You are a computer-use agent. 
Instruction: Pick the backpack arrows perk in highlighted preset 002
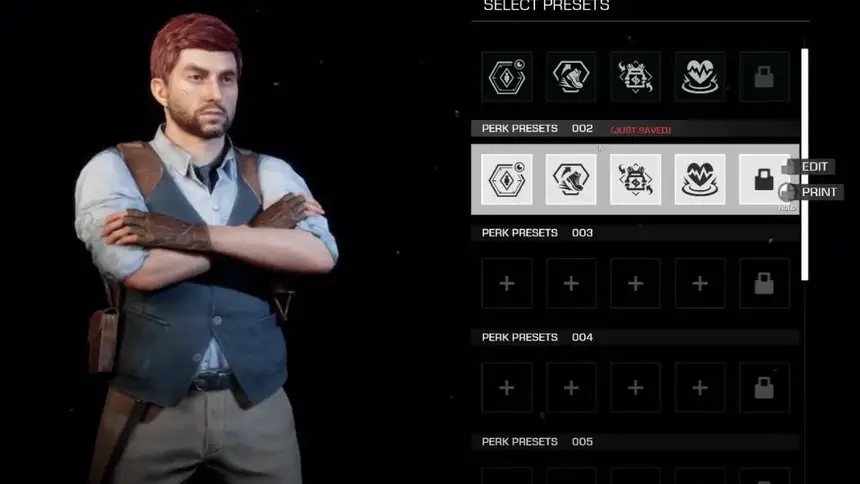point(636,180)
